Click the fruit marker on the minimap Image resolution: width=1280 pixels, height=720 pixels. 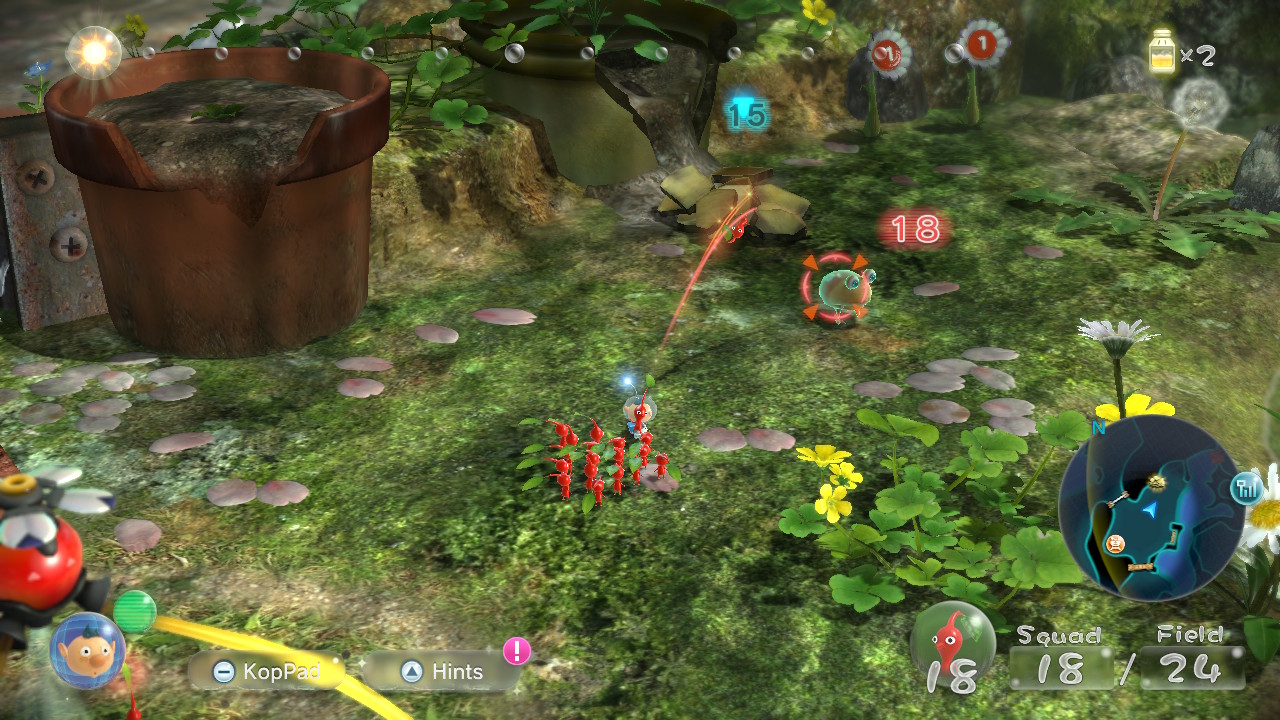click(1155, 480)
